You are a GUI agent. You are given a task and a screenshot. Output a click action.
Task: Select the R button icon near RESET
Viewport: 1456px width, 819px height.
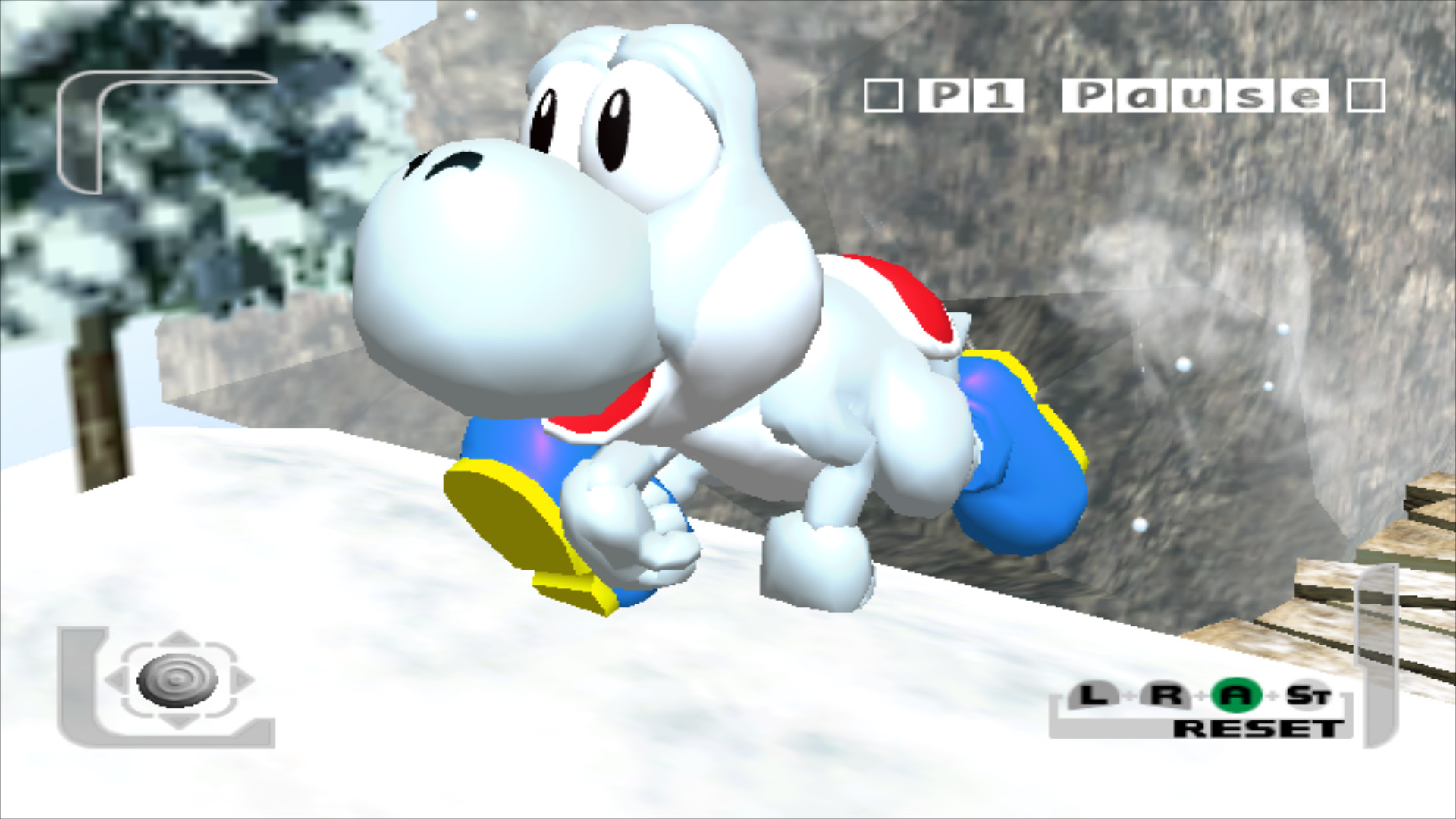[1168, 694]
